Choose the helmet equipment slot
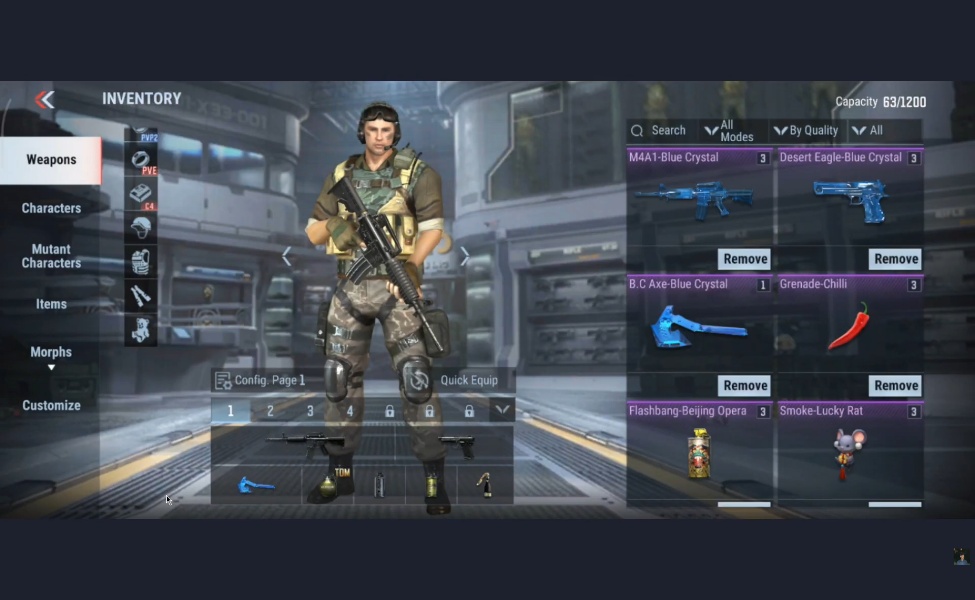 tap(141, 227)
